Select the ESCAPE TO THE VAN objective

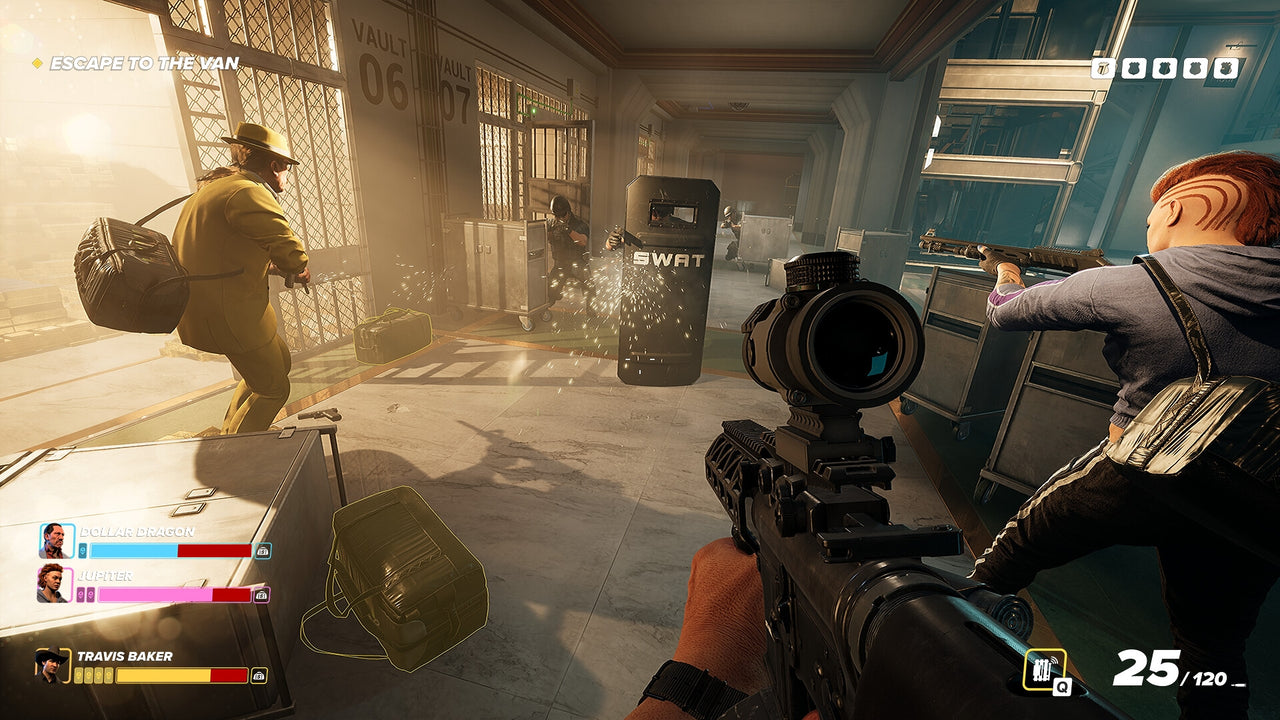[x=145, y=60]
